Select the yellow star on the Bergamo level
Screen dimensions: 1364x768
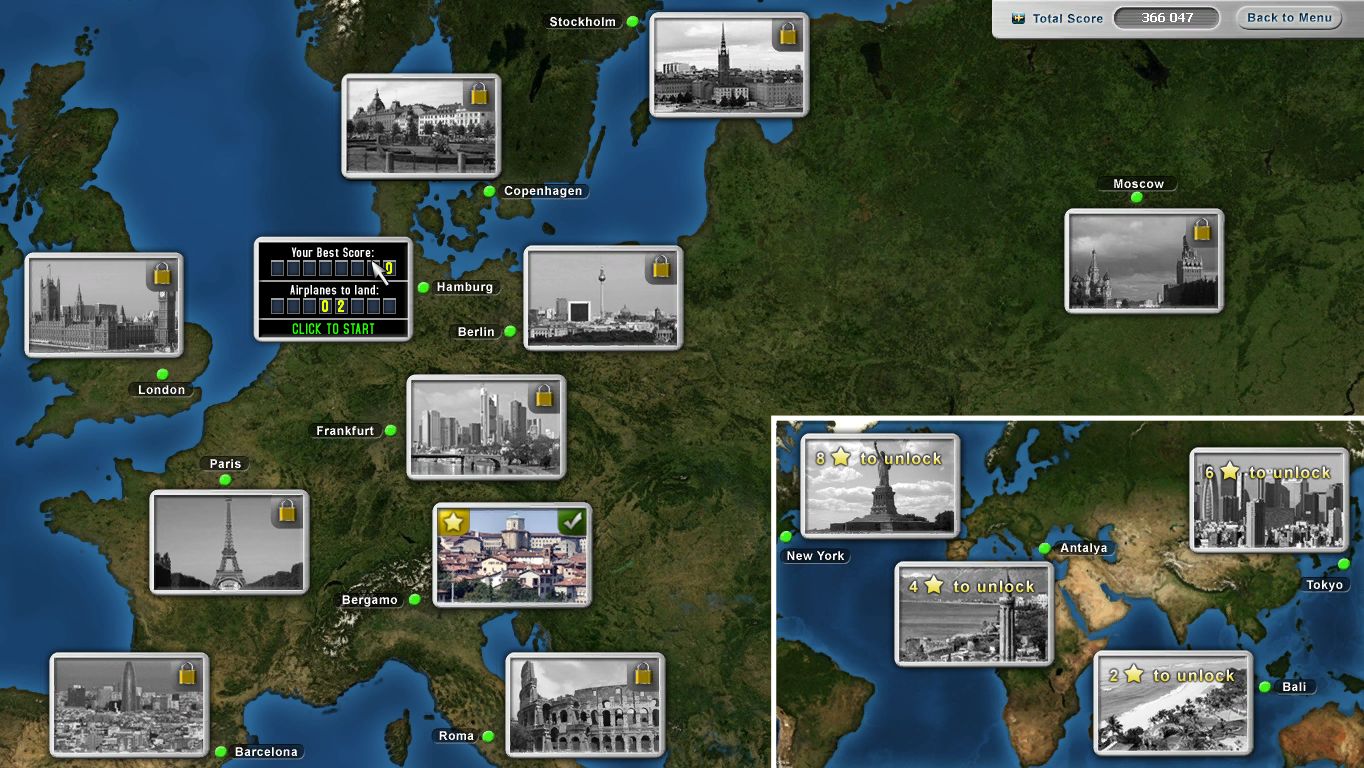coord(454,521)
